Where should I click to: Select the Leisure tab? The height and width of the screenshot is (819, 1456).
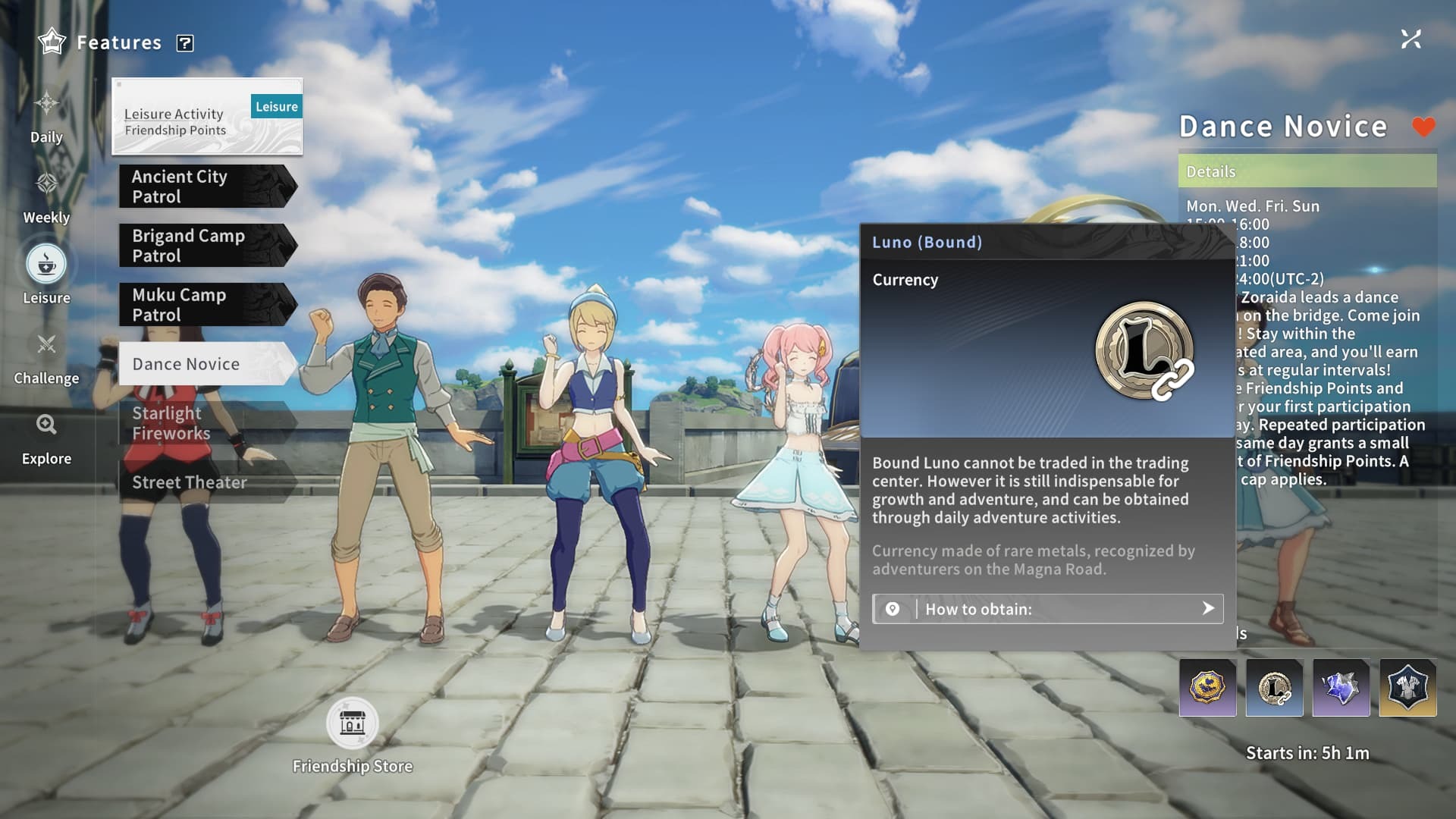(x=46, y=274)
